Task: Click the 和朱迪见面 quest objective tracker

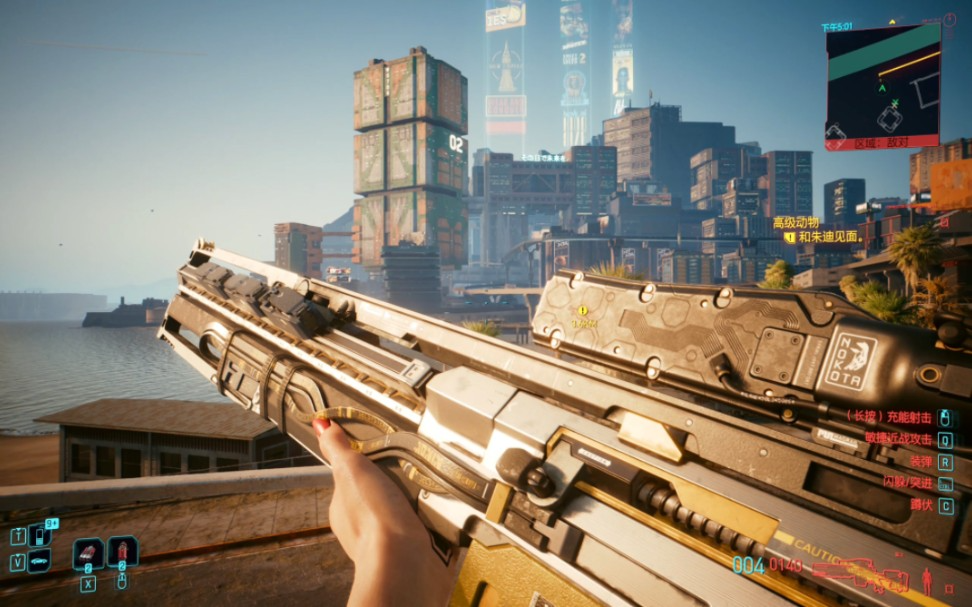Action: 828,237
